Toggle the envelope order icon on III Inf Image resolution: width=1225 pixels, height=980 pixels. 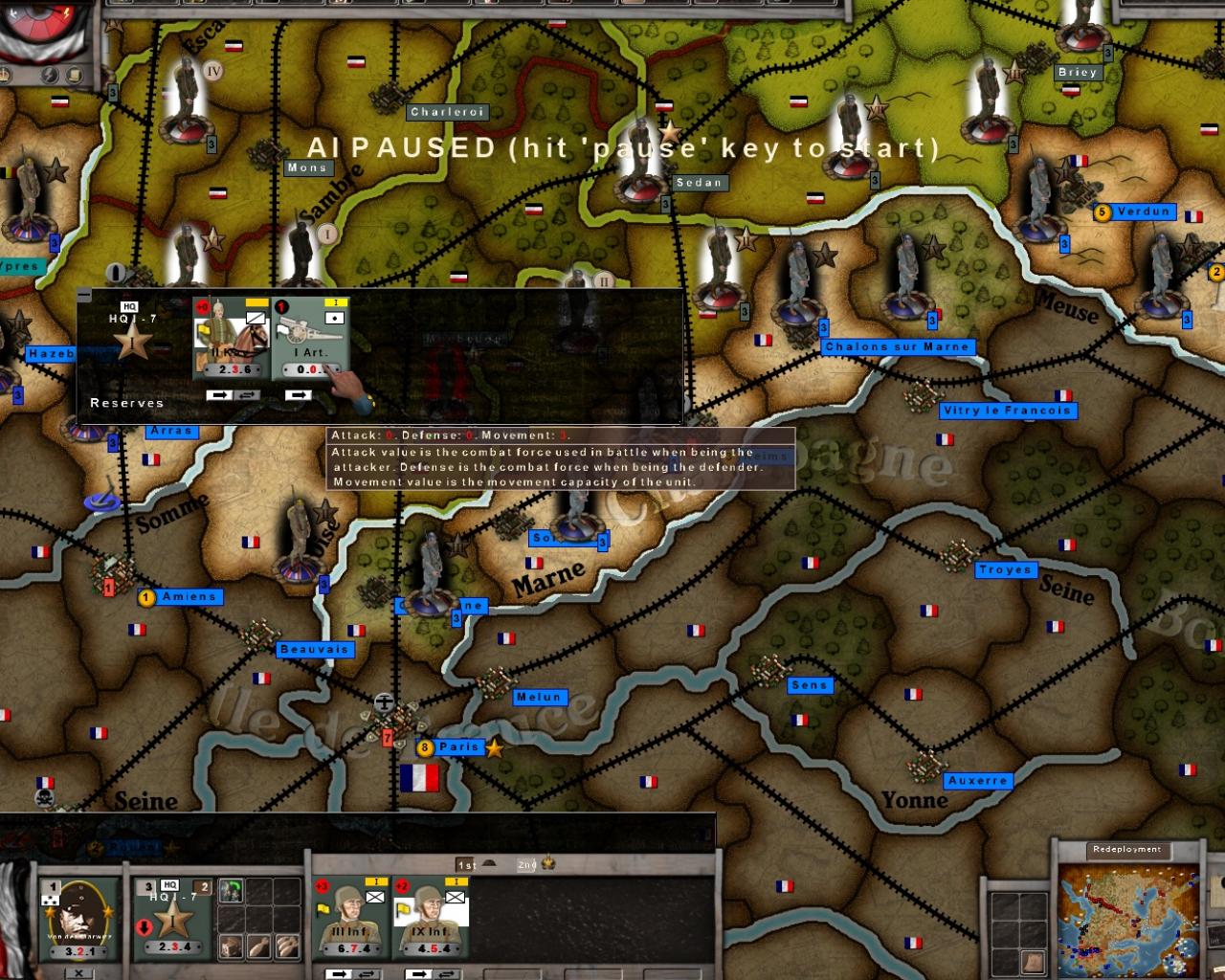pos(375,896)
